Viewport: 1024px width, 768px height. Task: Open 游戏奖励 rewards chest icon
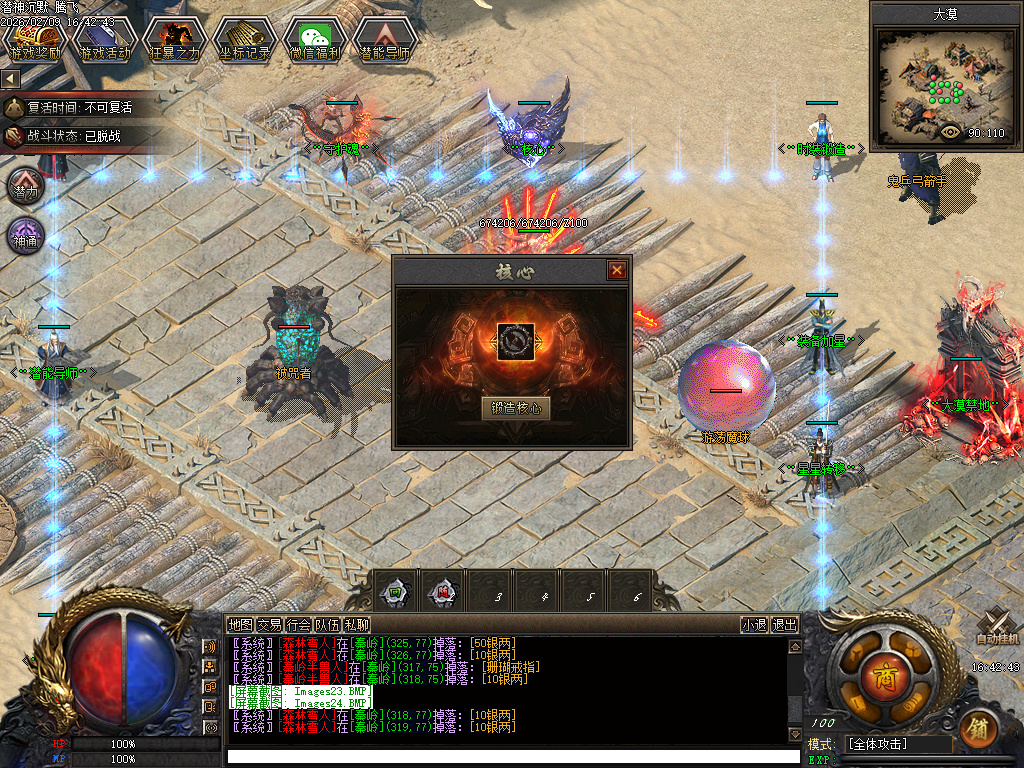tap(35, 40)
